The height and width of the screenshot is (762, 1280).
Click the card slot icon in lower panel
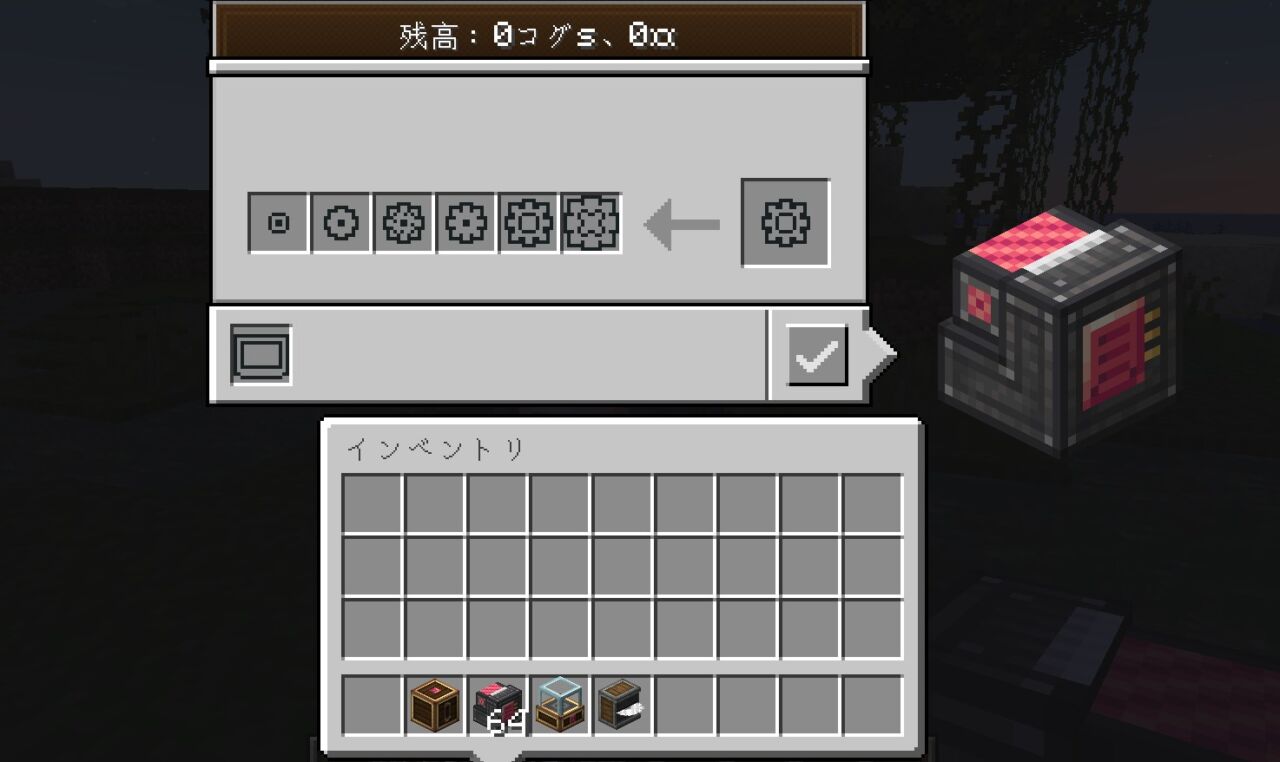tap(259, 352)
